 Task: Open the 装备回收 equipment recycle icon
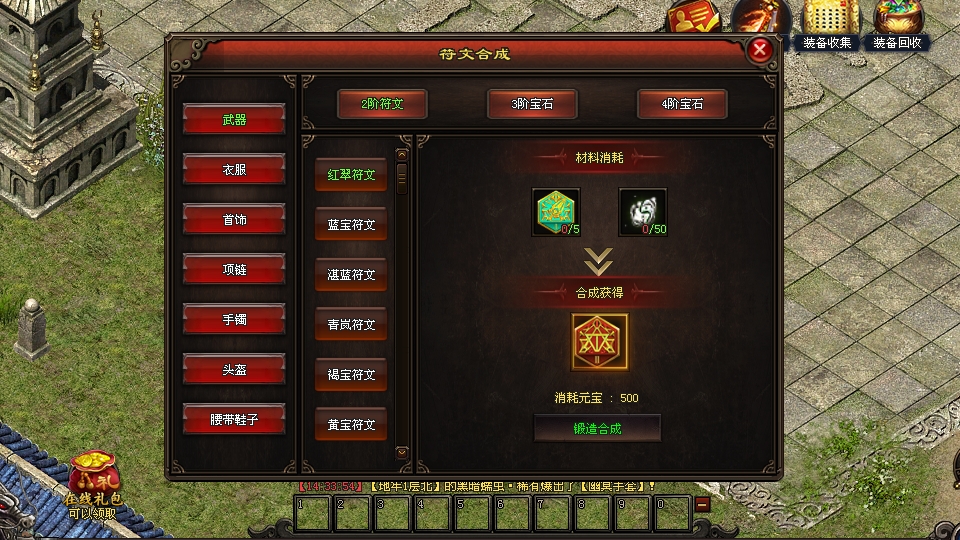tap(897, 24)
